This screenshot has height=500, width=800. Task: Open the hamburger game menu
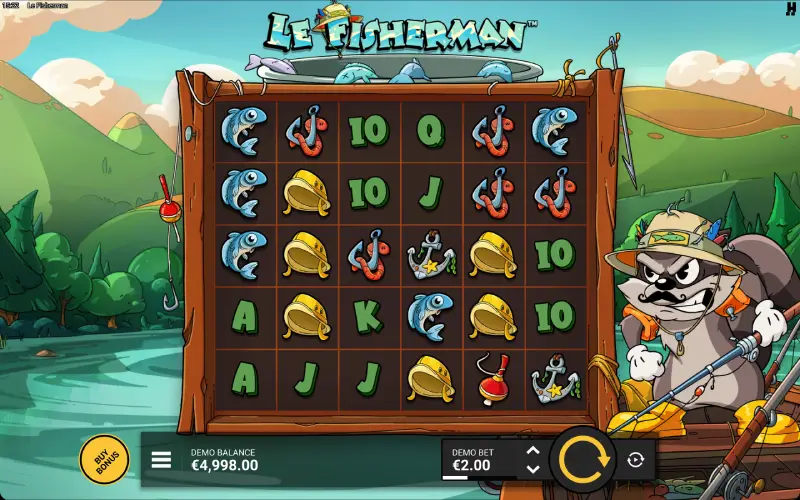[161, 460]
